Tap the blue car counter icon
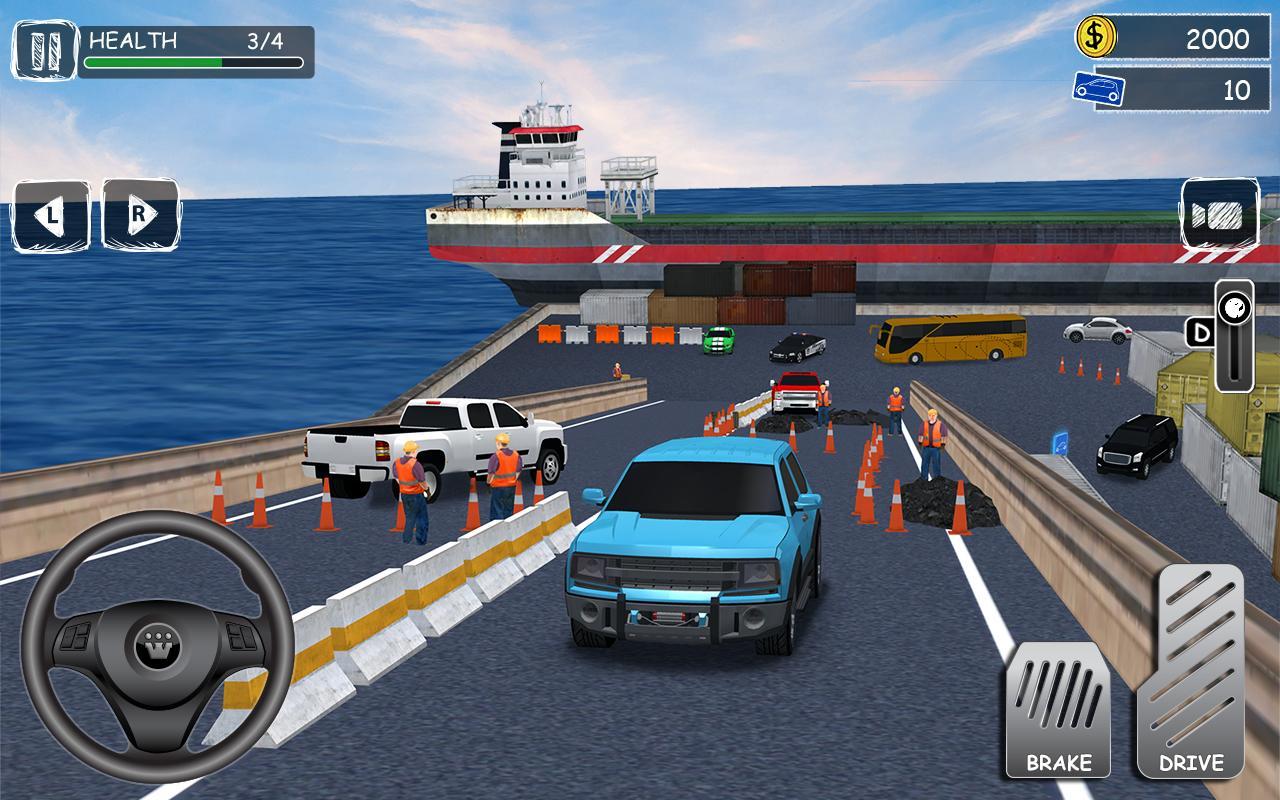Screen dimensions: 1280x800 [x=1098, y=88]
